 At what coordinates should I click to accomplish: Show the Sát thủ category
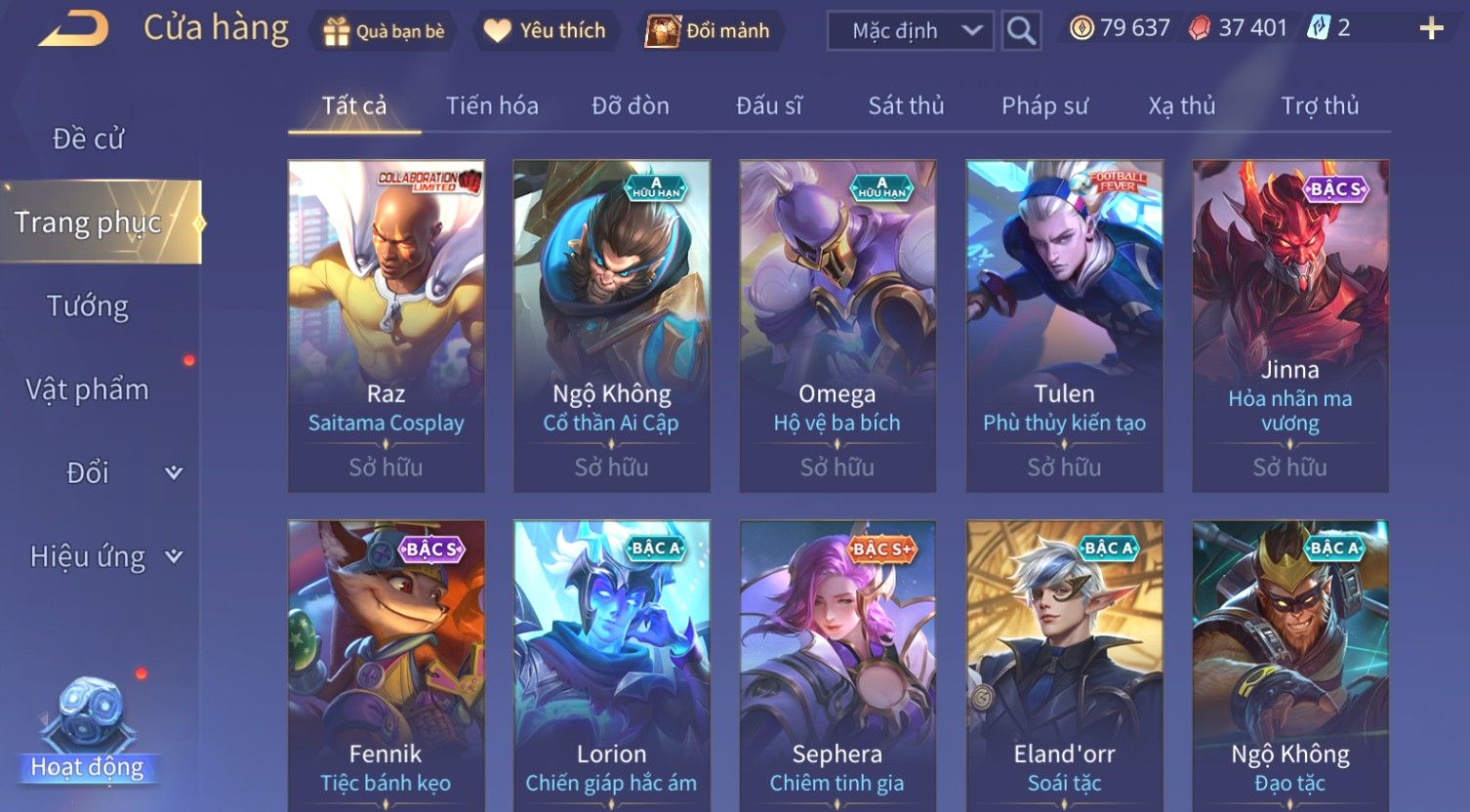click(x=906, y=105)
